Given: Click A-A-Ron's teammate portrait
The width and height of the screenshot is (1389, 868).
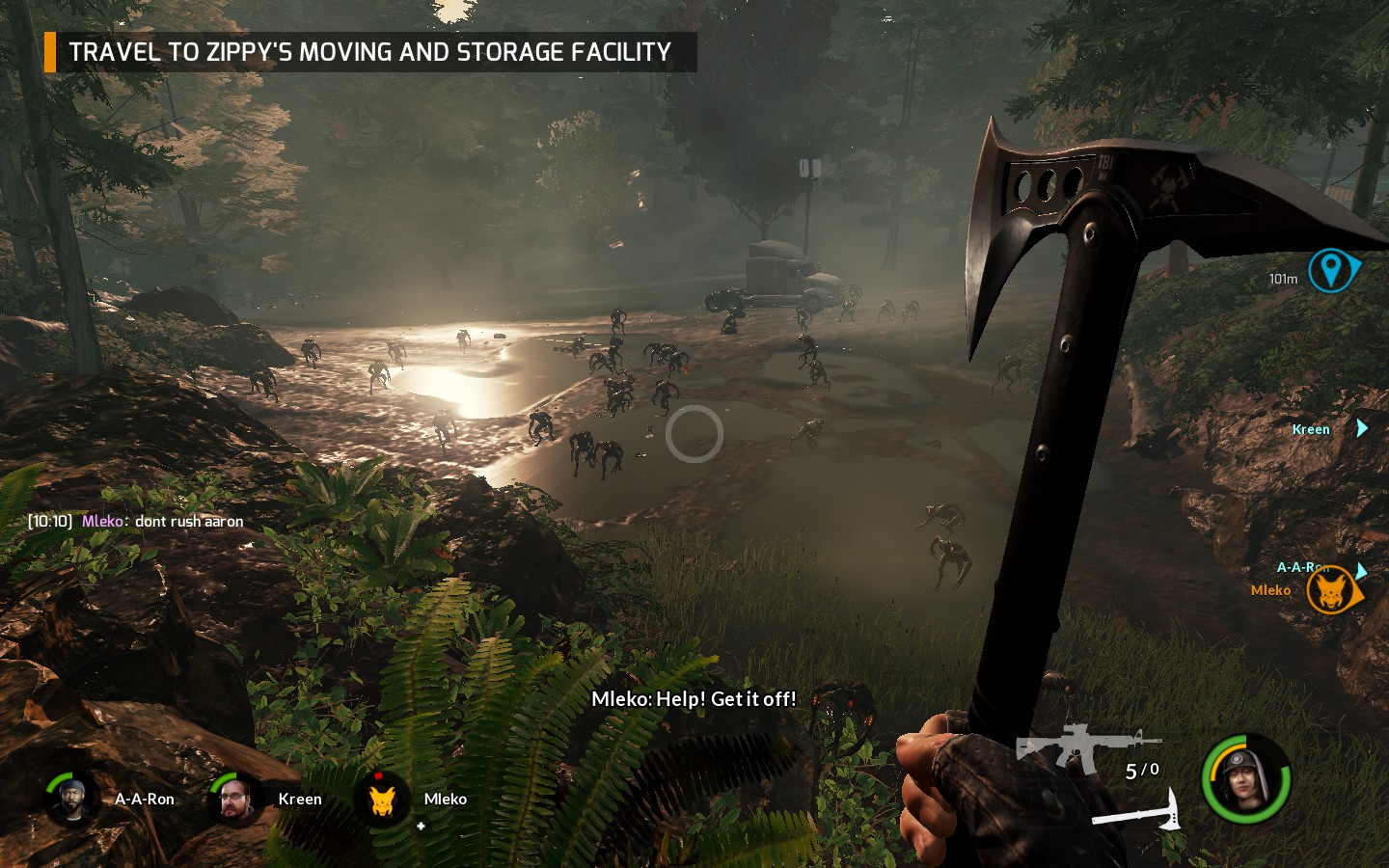Looking at the screenshot, I should [x=70, y=799].
